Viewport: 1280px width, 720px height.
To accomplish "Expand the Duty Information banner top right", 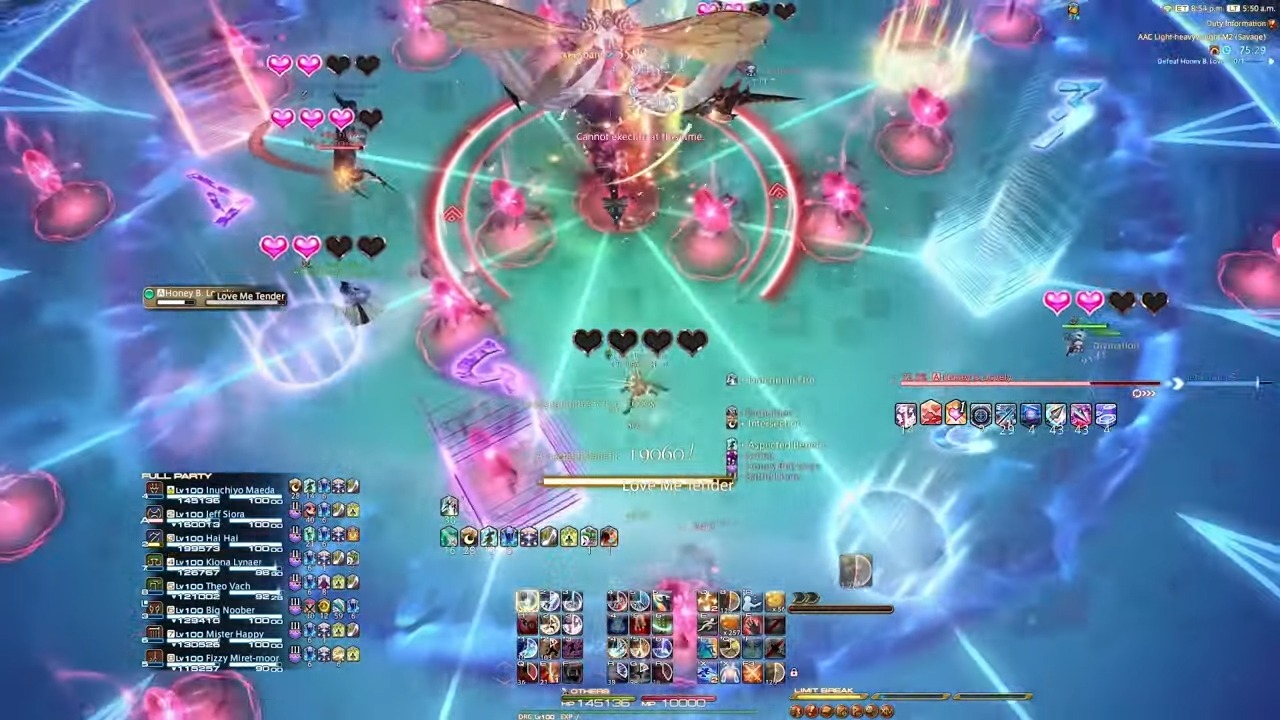I will [x=1271, y=24].
